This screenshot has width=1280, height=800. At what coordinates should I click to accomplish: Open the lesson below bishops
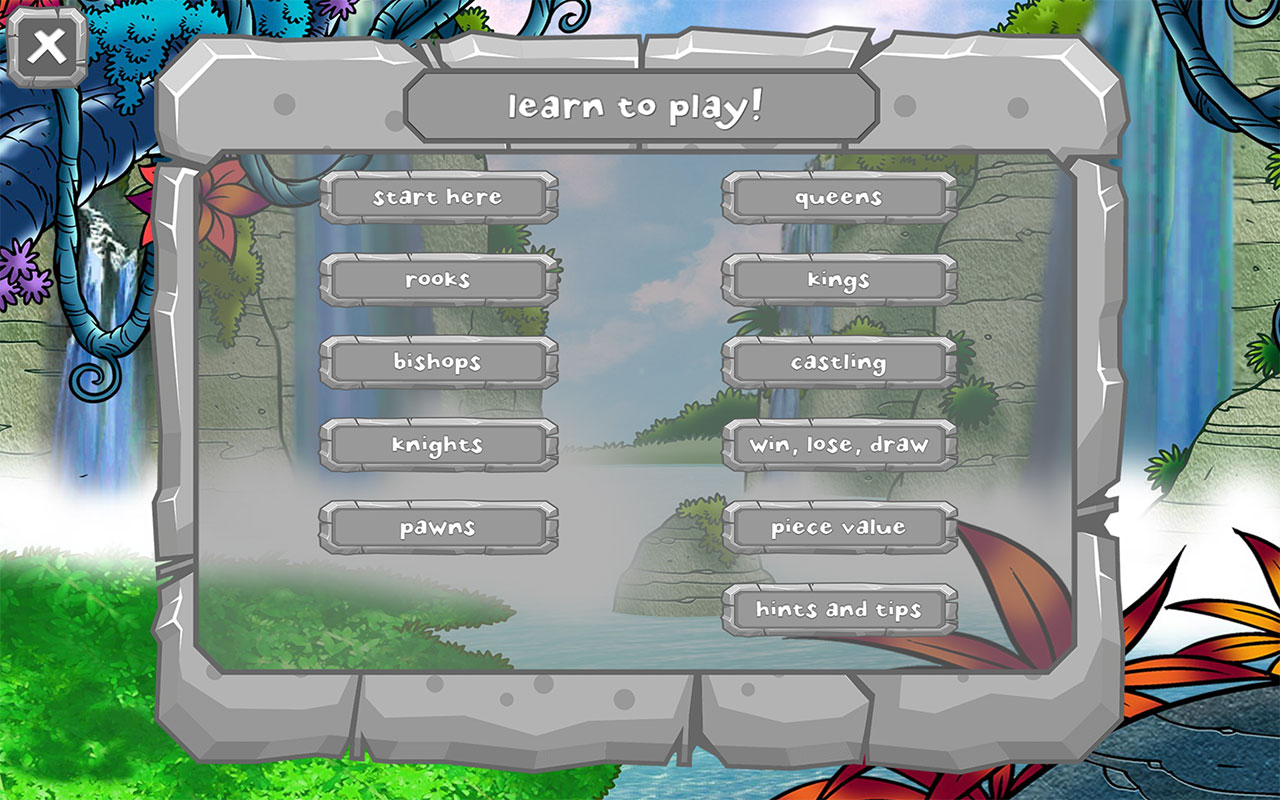coord(437,445)
